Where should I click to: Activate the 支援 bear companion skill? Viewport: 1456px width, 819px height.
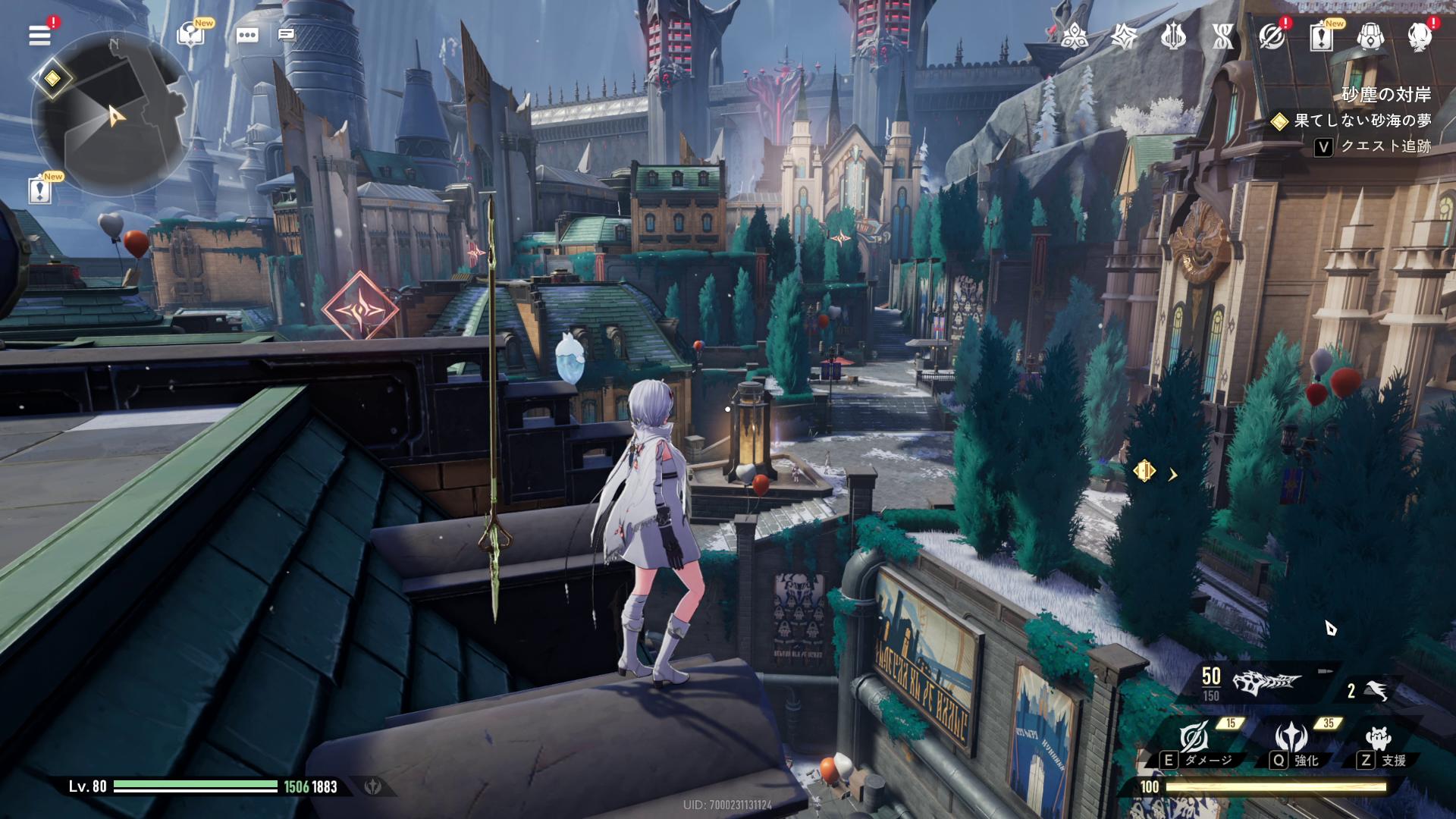tap(1377, 737)
